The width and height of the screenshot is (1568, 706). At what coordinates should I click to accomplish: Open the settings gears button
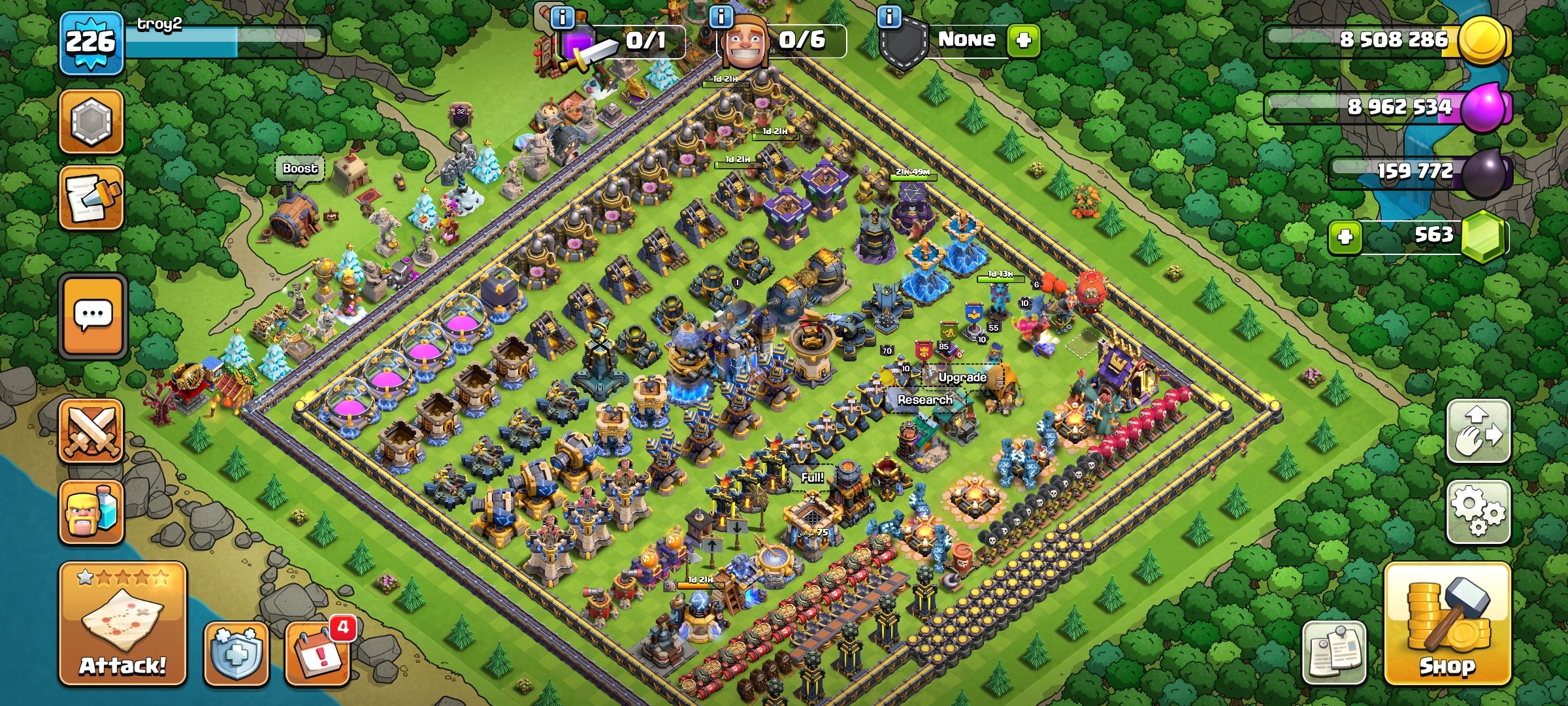[x=1478, y=512]
